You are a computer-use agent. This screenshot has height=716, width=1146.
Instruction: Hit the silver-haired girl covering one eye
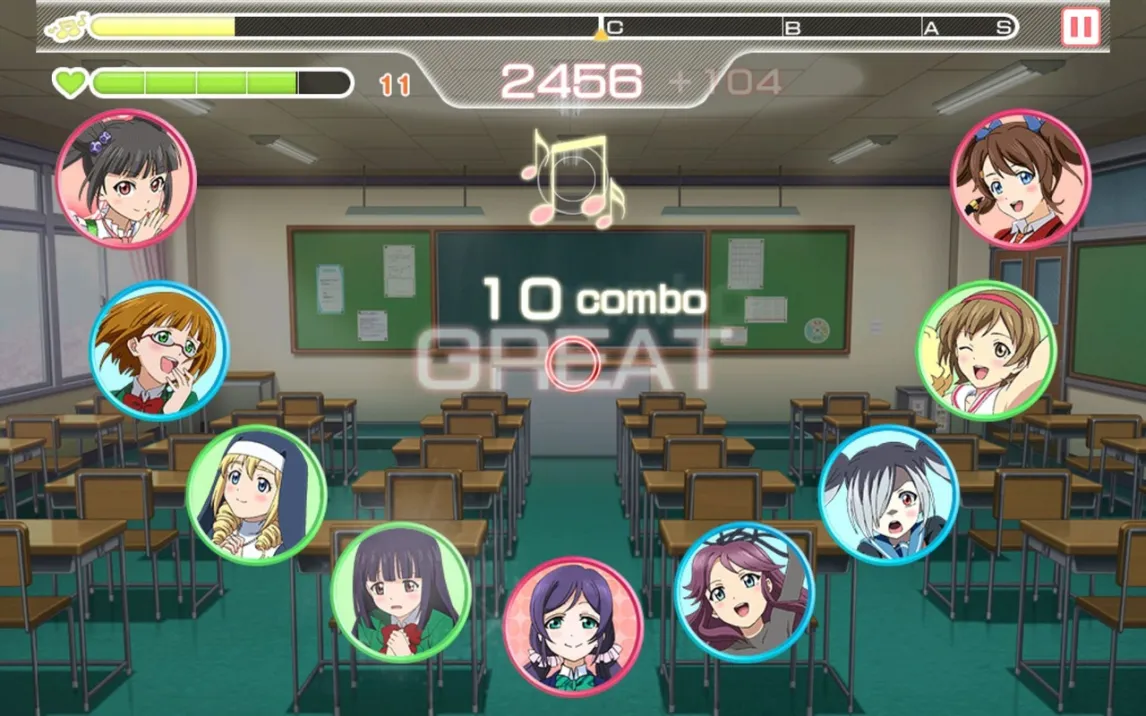pyautogui.click(x=888, y=494)
